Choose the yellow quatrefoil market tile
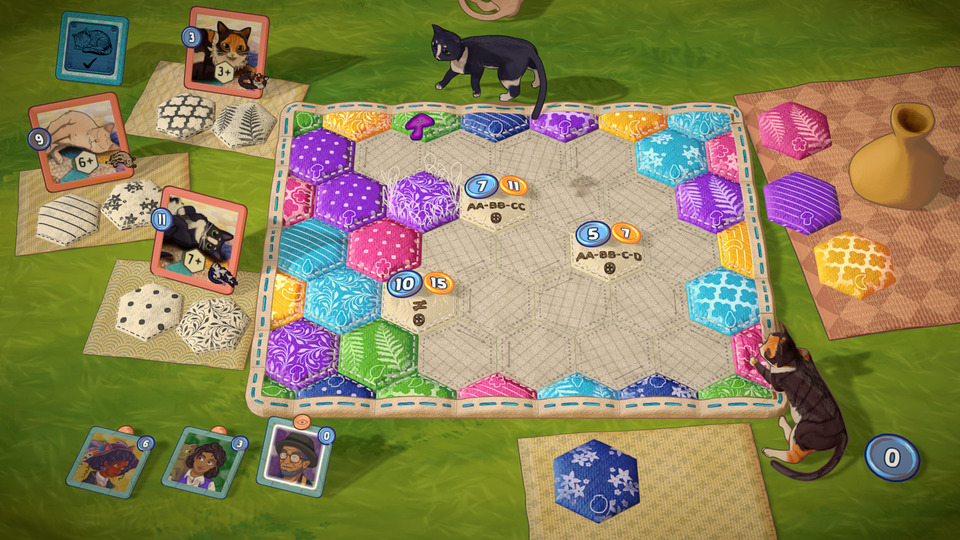Viewport: 960px width, 540px height. pyautogui.click(x=853, y=264)
